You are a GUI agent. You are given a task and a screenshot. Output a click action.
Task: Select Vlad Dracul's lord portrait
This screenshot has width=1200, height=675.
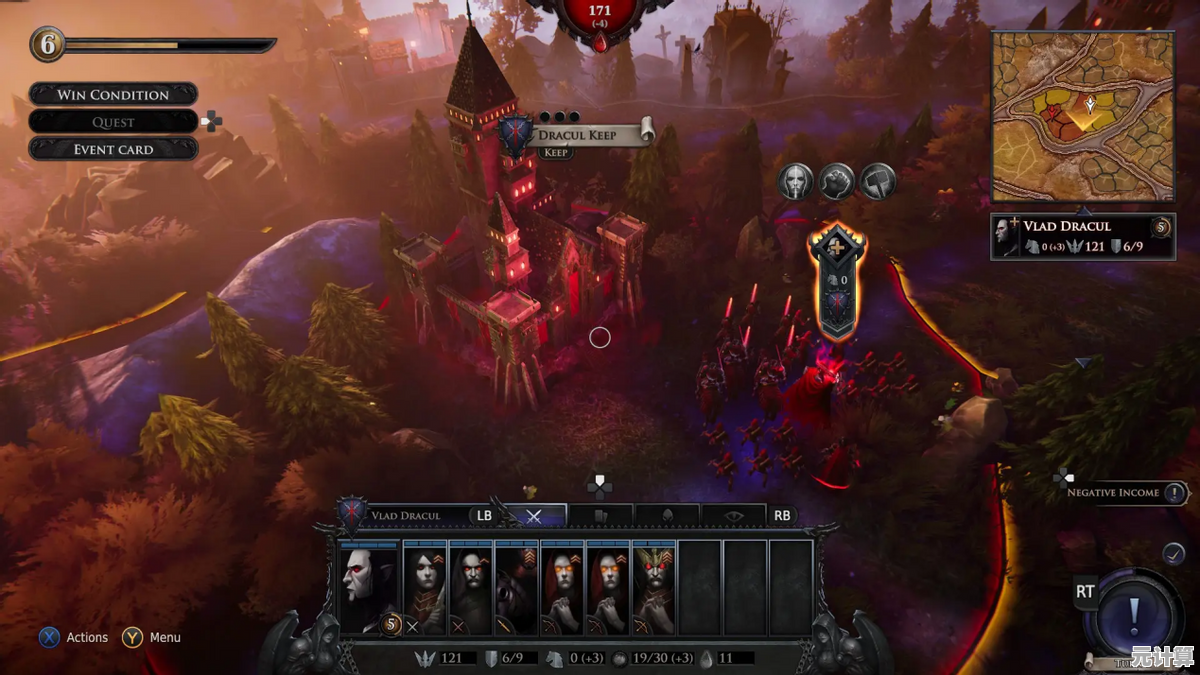click(x=368, y=588)
